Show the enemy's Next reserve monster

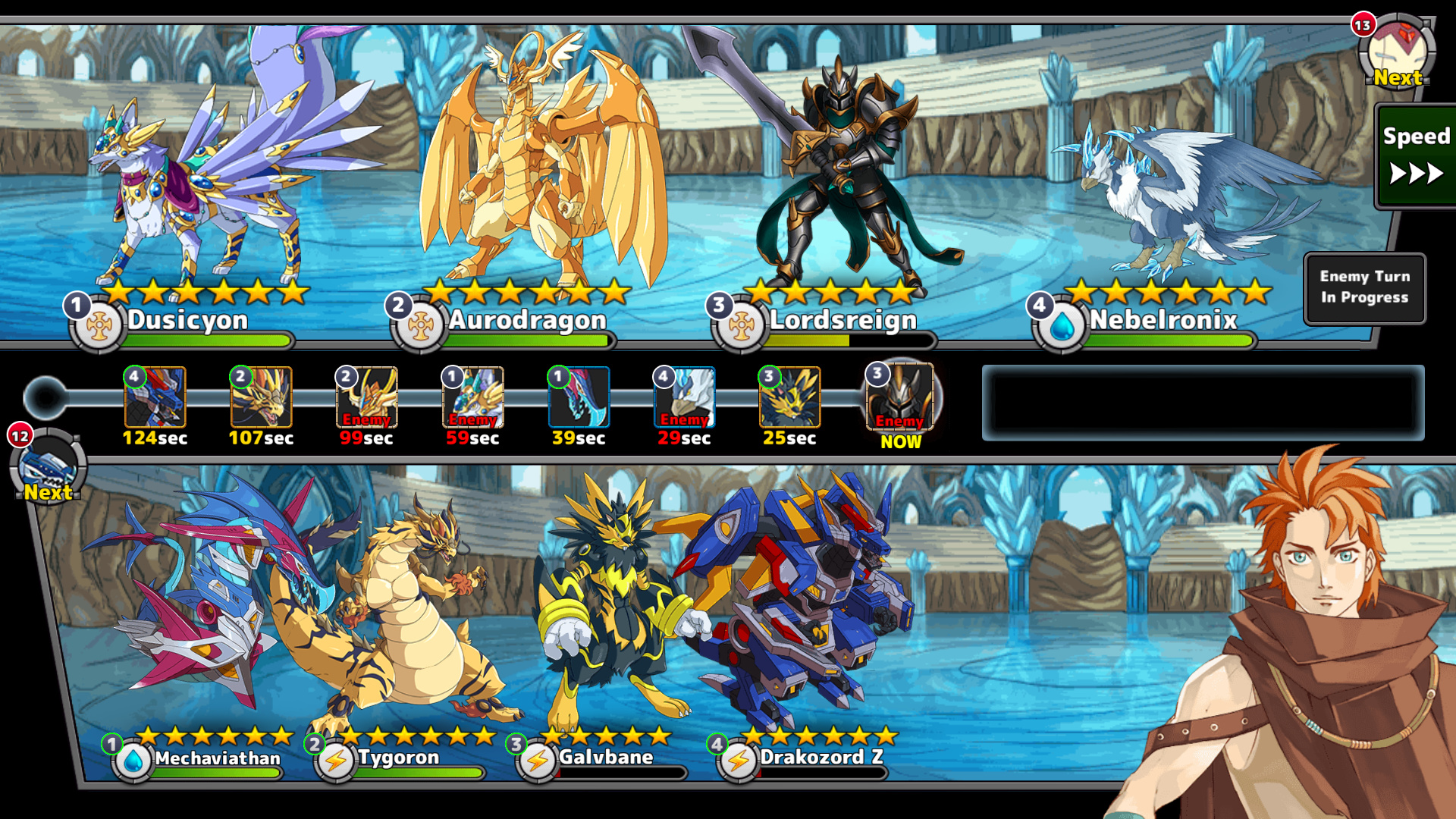(1397, 53)
